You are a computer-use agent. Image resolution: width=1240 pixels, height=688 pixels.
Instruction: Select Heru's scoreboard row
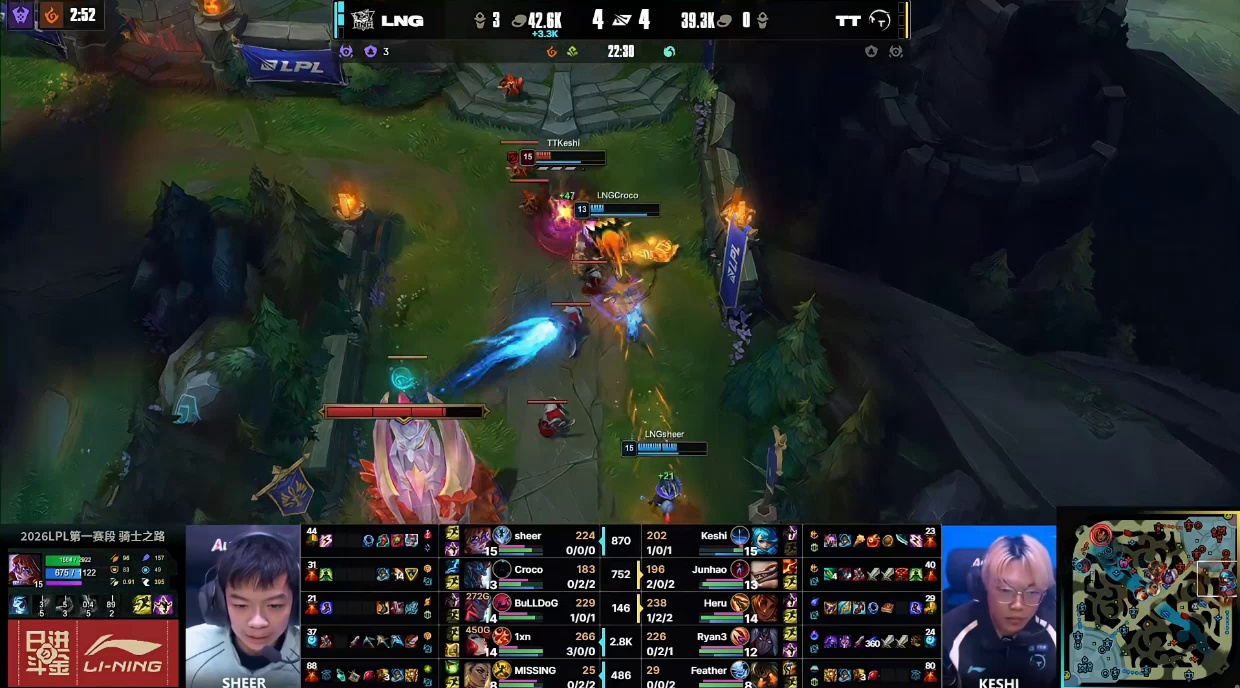(714, 603)
